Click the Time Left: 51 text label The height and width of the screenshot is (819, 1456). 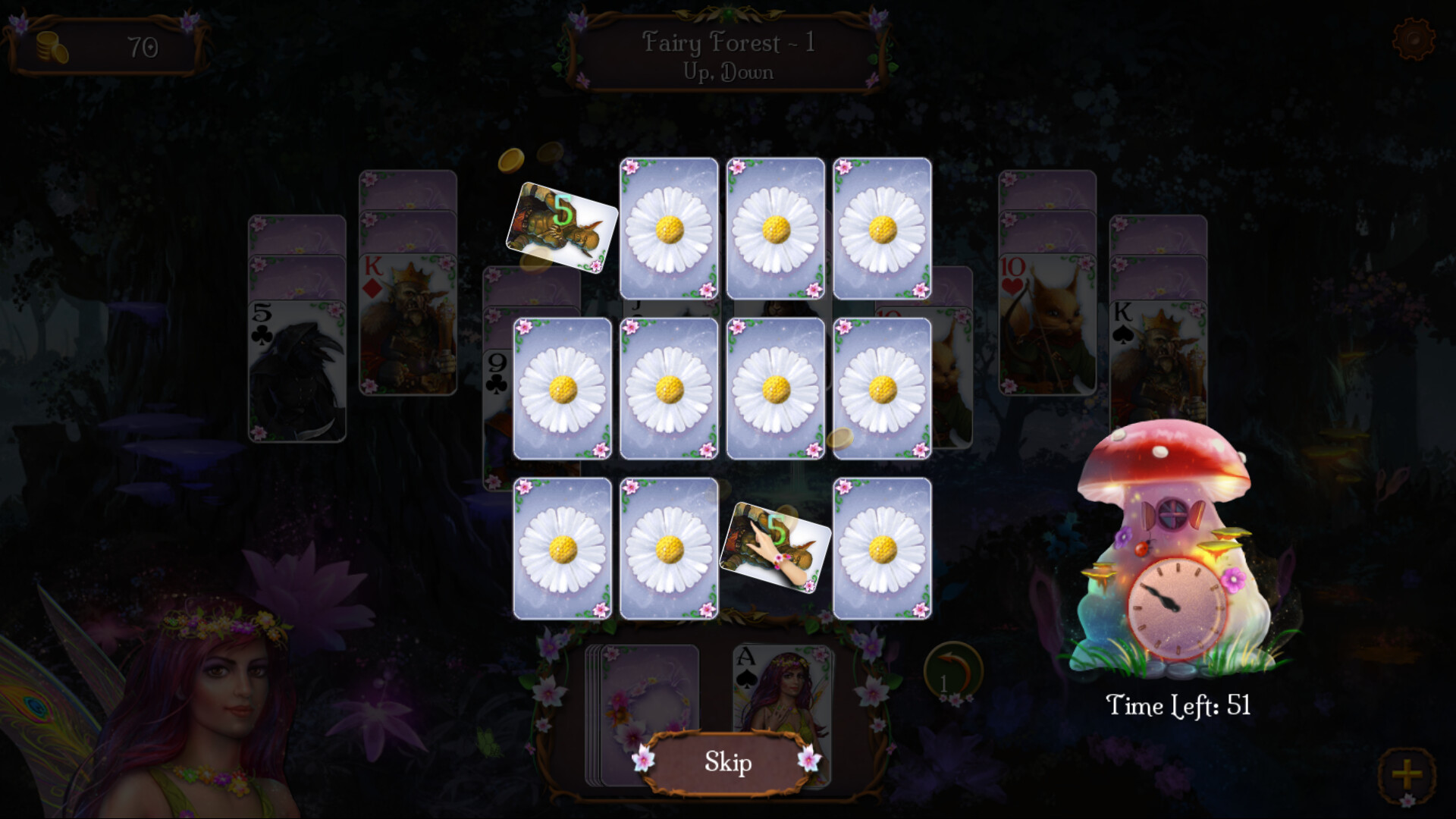pos(1178,704)
